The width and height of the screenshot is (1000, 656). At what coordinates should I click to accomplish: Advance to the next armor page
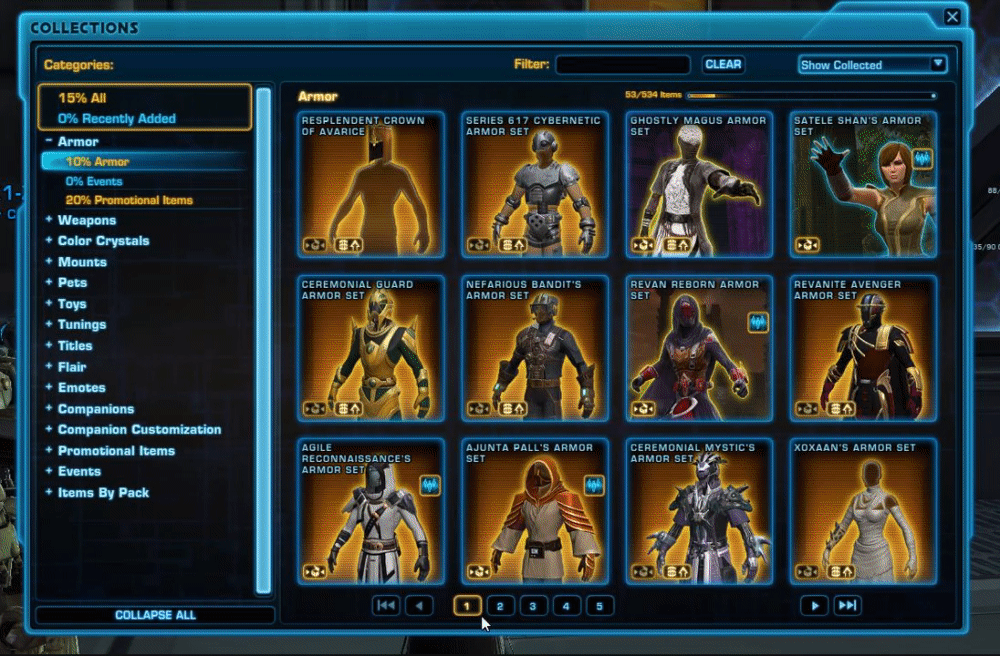(815, 606)
